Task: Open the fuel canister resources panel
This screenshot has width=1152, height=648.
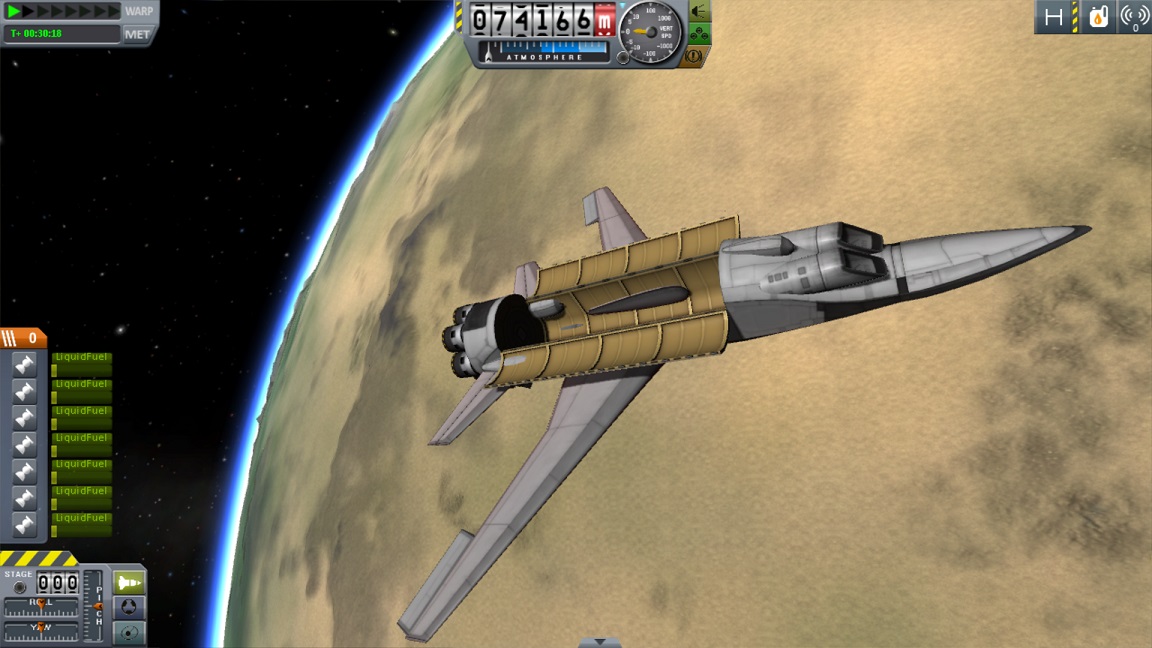Action: click(x=1098, y=17)
